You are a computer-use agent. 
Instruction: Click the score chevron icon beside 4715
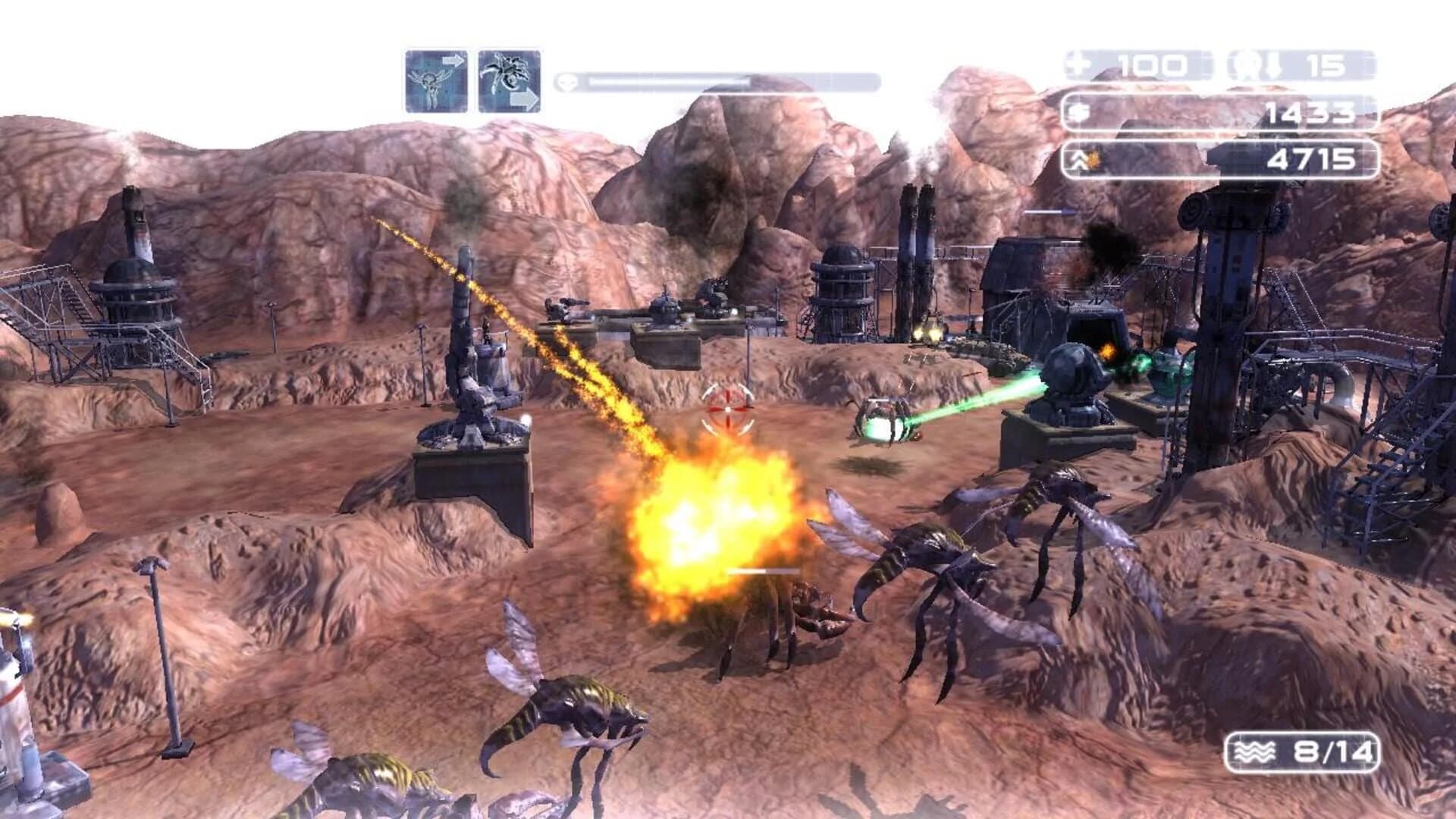(1080, 160)
